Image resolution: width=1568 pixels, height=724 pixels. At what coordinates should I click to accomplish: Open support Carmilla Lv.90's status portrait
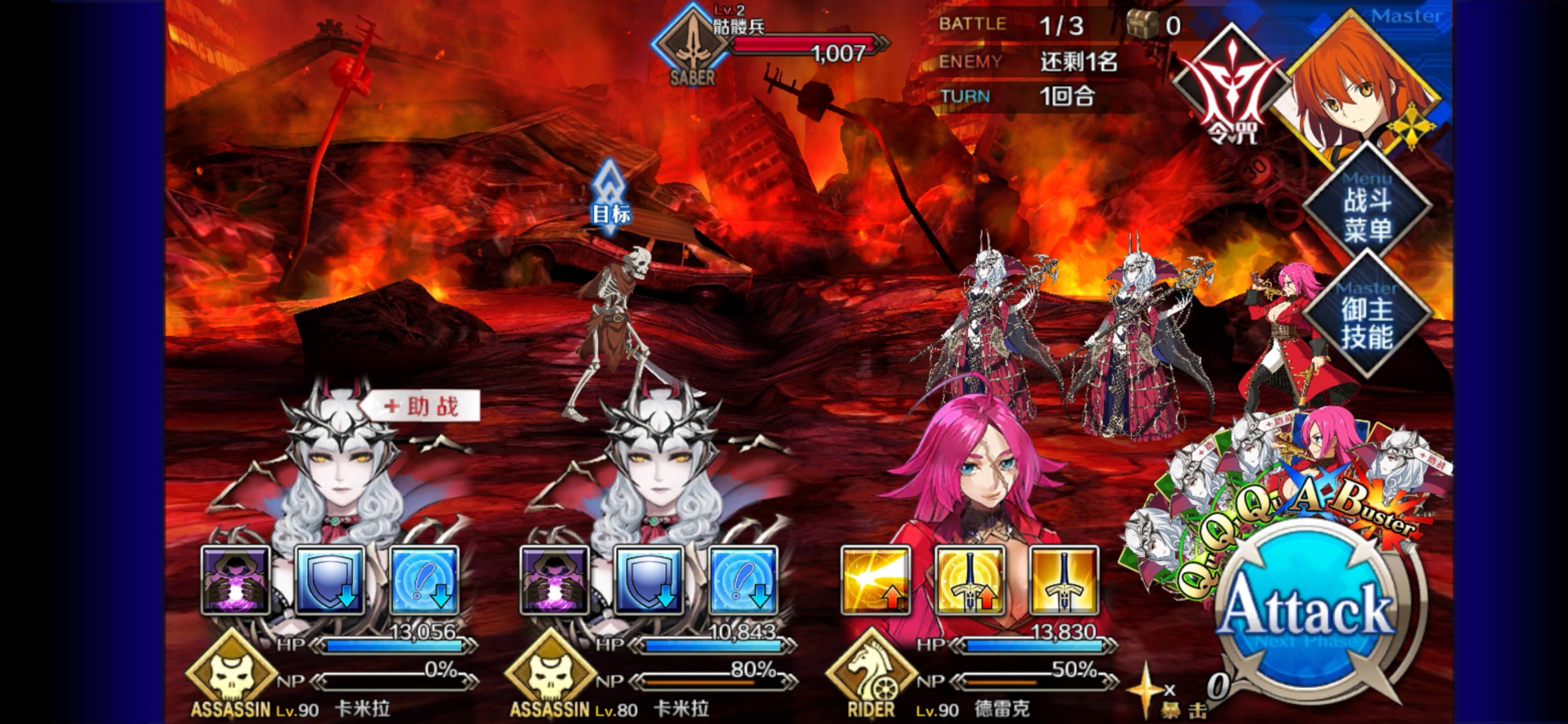tap(341, 475)
